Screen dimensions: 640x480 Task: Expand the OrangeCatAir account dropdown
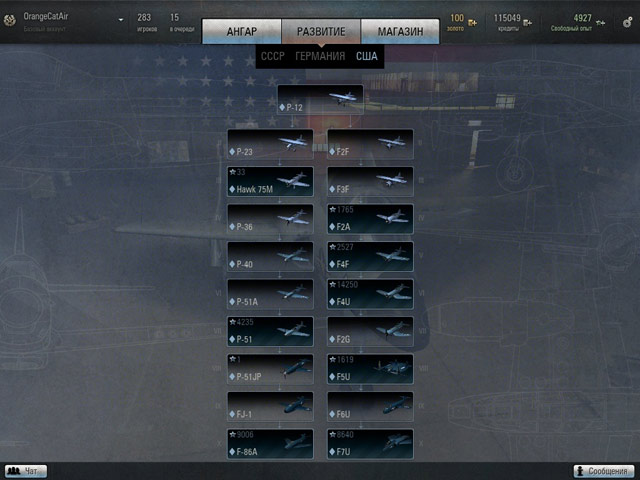pyautogui.click(x=121, y=19)
